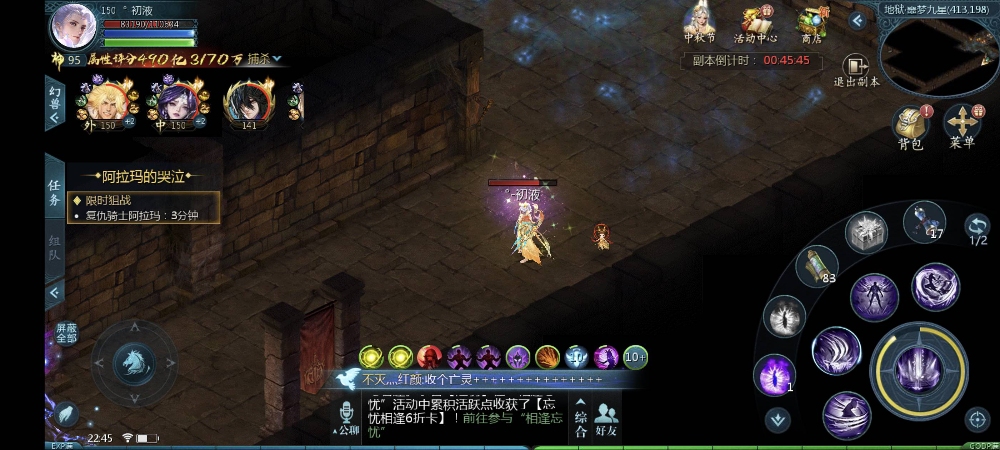
Task: Open the 中秋节 event icon
Action: coord(699,23)
